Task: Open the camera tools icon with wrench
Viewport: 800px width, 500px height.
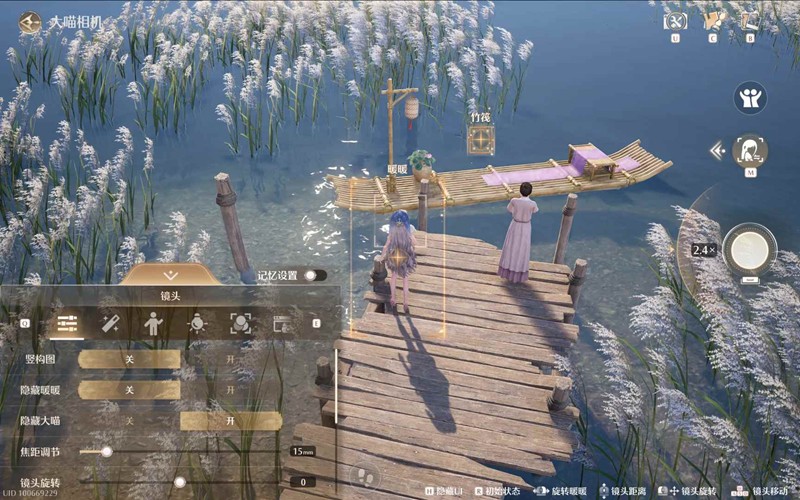Action: click(677, 20)
